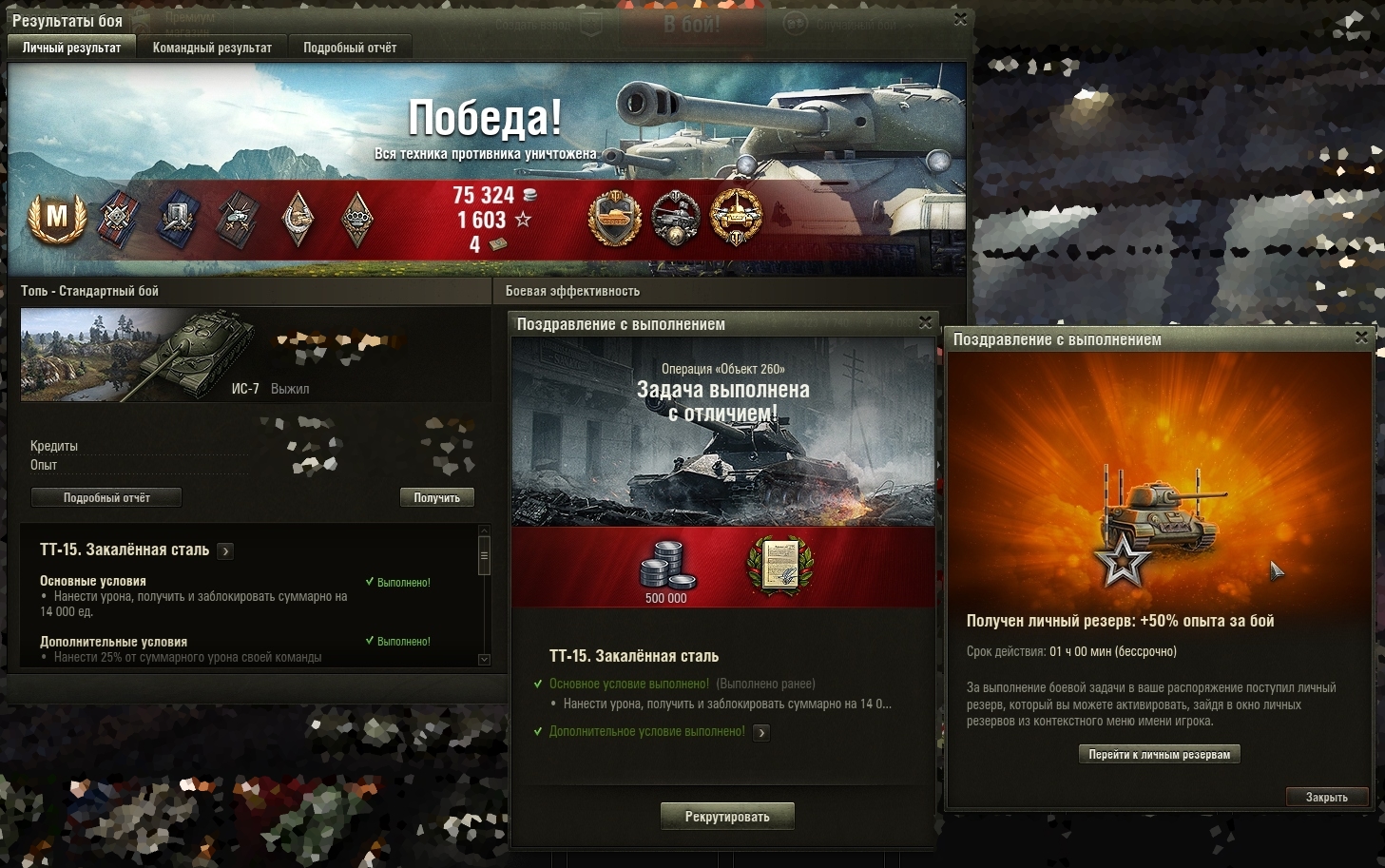
Task: Go to personal reserves via Перейти к личным резервам
Action: (1159, 754)
